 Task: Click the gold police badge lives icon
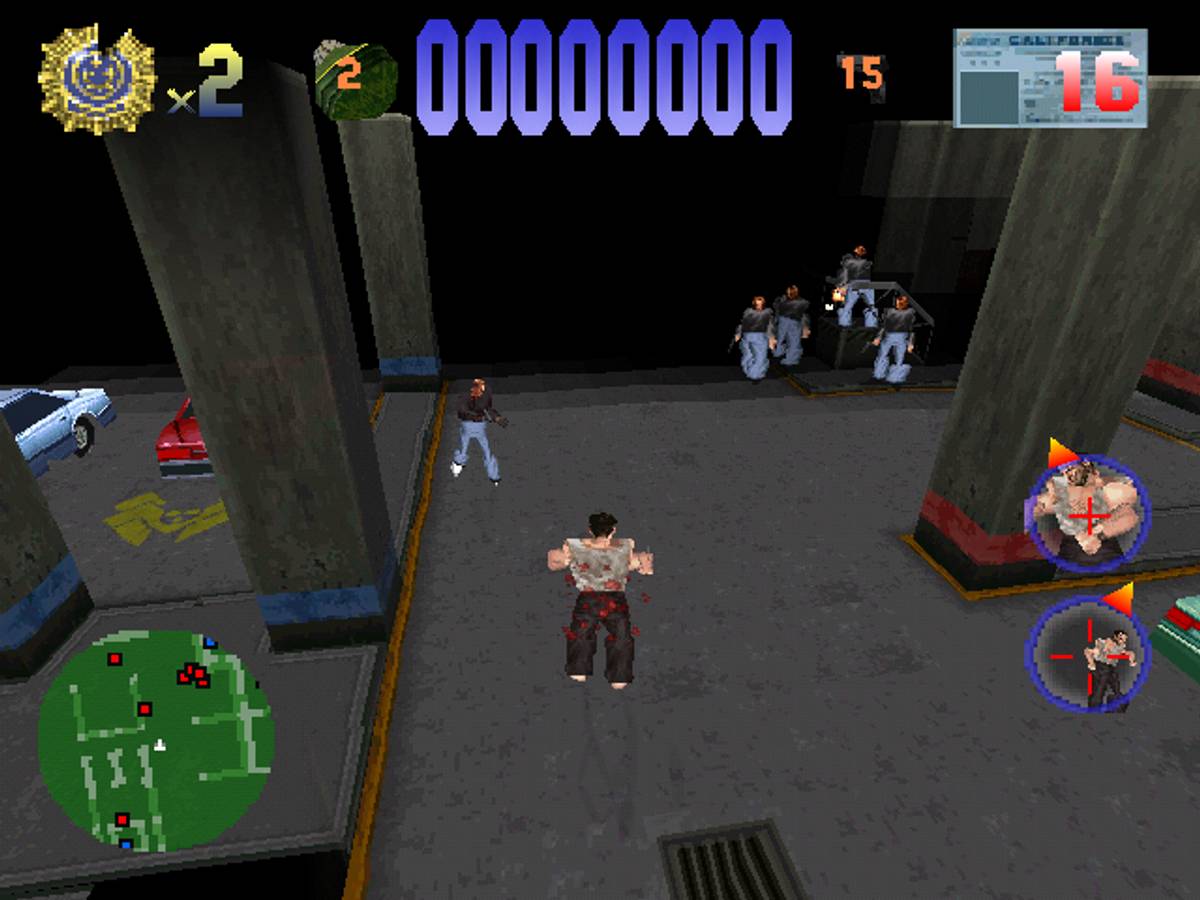(x=97, y=80)
